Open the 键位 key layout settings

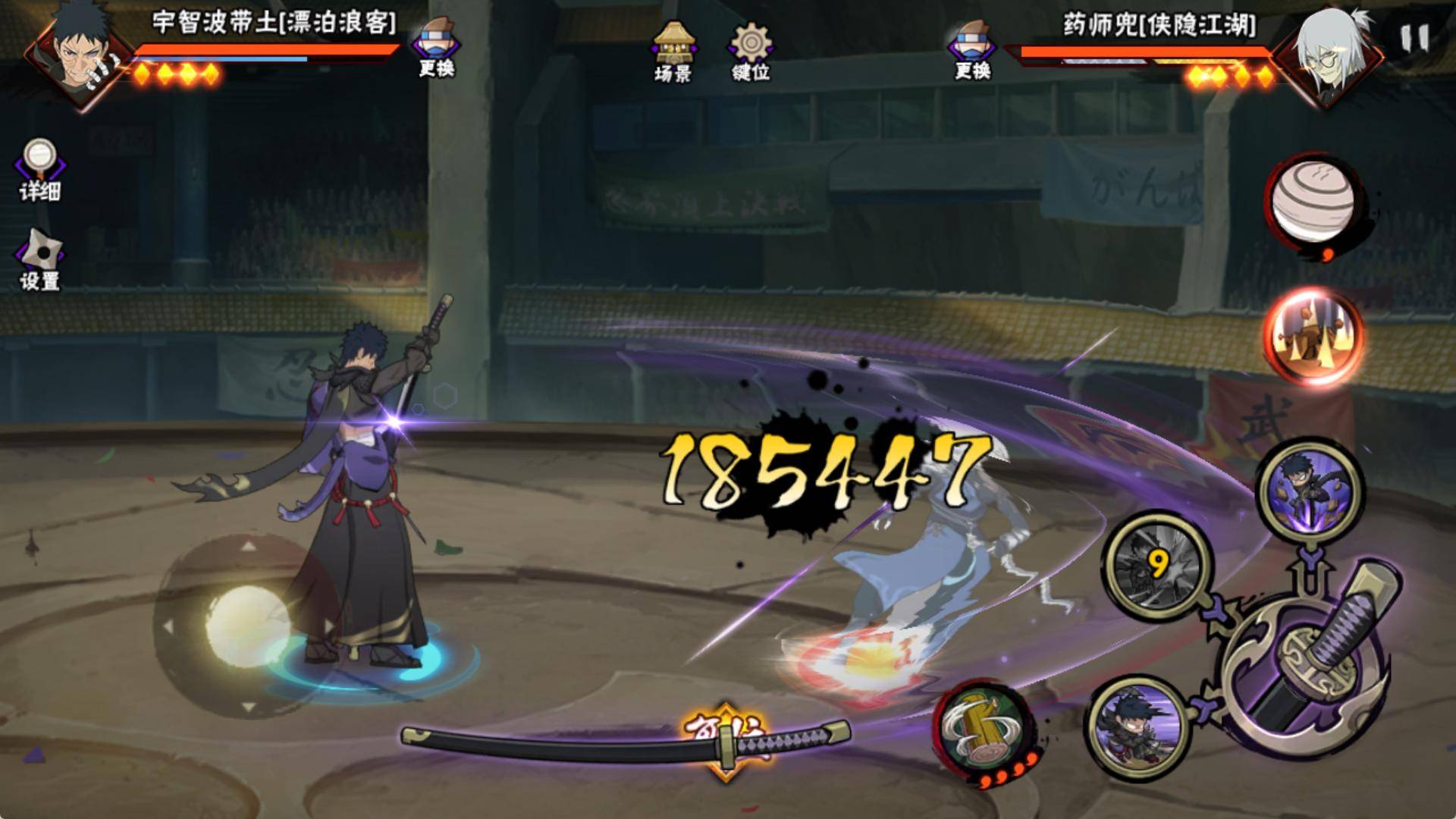[x=751, y=52]
